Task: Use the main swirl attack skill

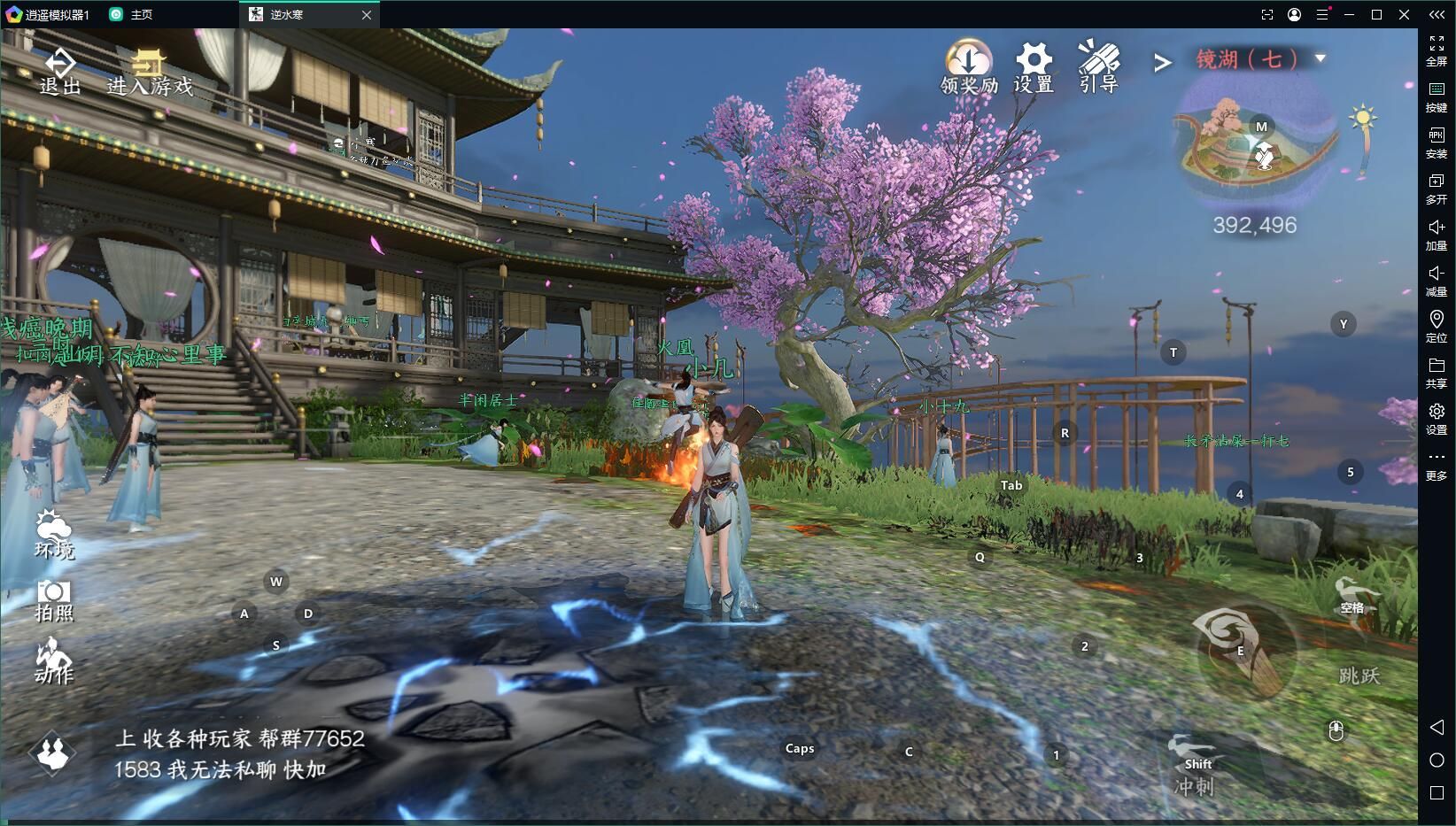Action: [1241, 648]
